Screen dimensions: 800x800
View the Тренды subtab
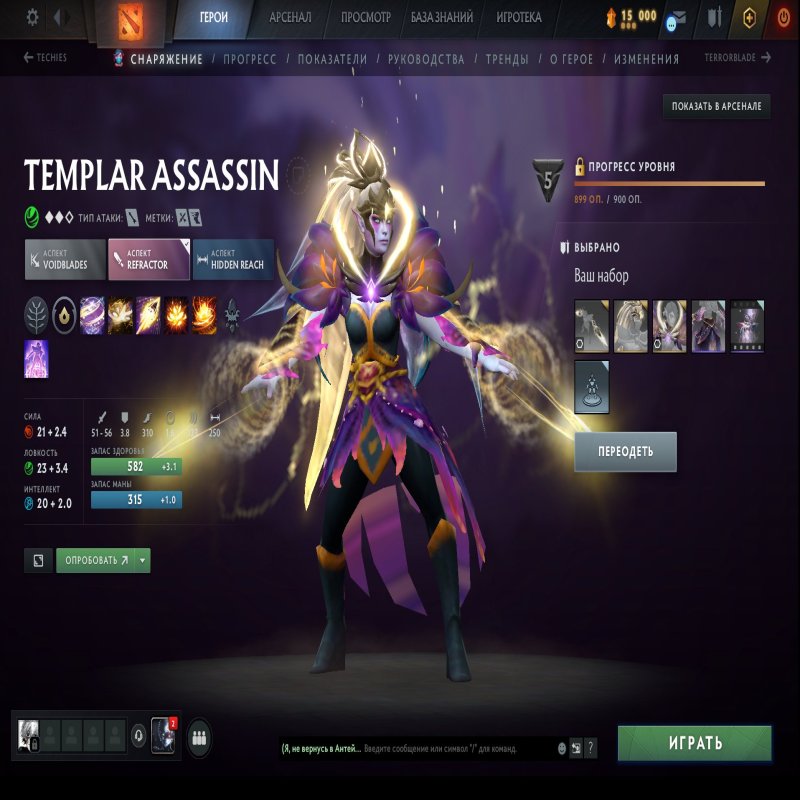[x=507, y=59]
